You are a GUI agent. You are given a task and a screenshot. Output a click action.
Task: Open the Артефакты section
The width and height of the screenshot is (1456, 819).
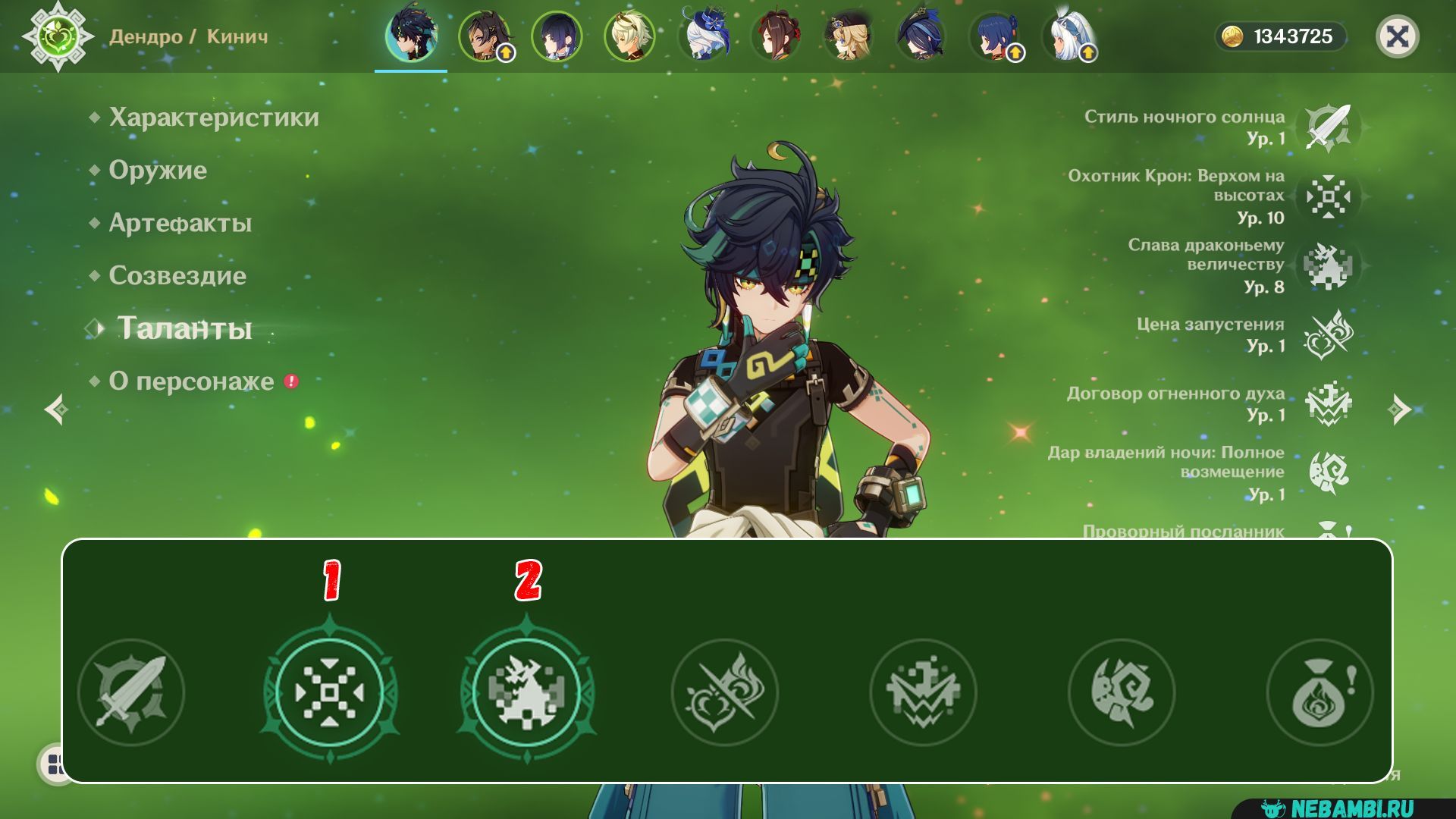180,223
